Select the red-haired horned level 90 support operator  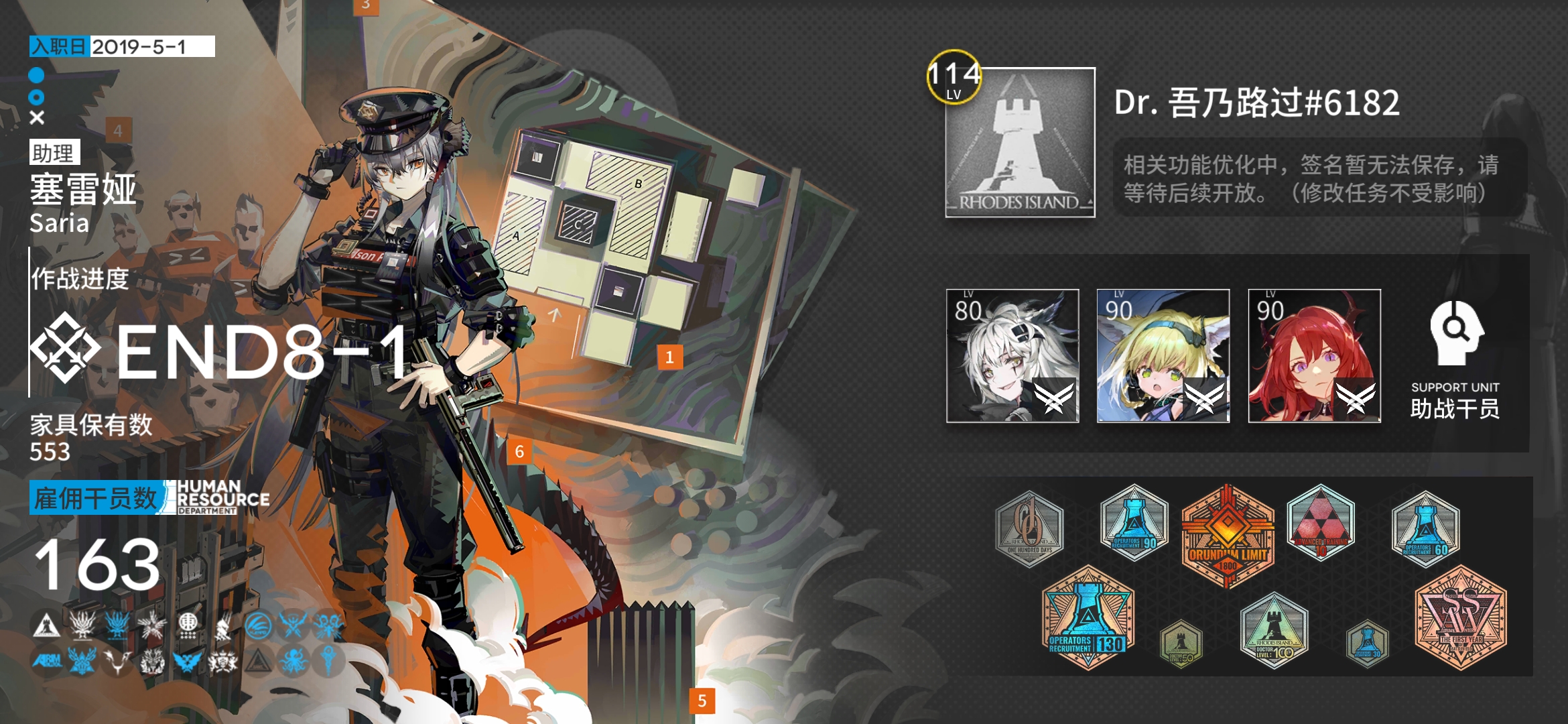click(1314, 356)
